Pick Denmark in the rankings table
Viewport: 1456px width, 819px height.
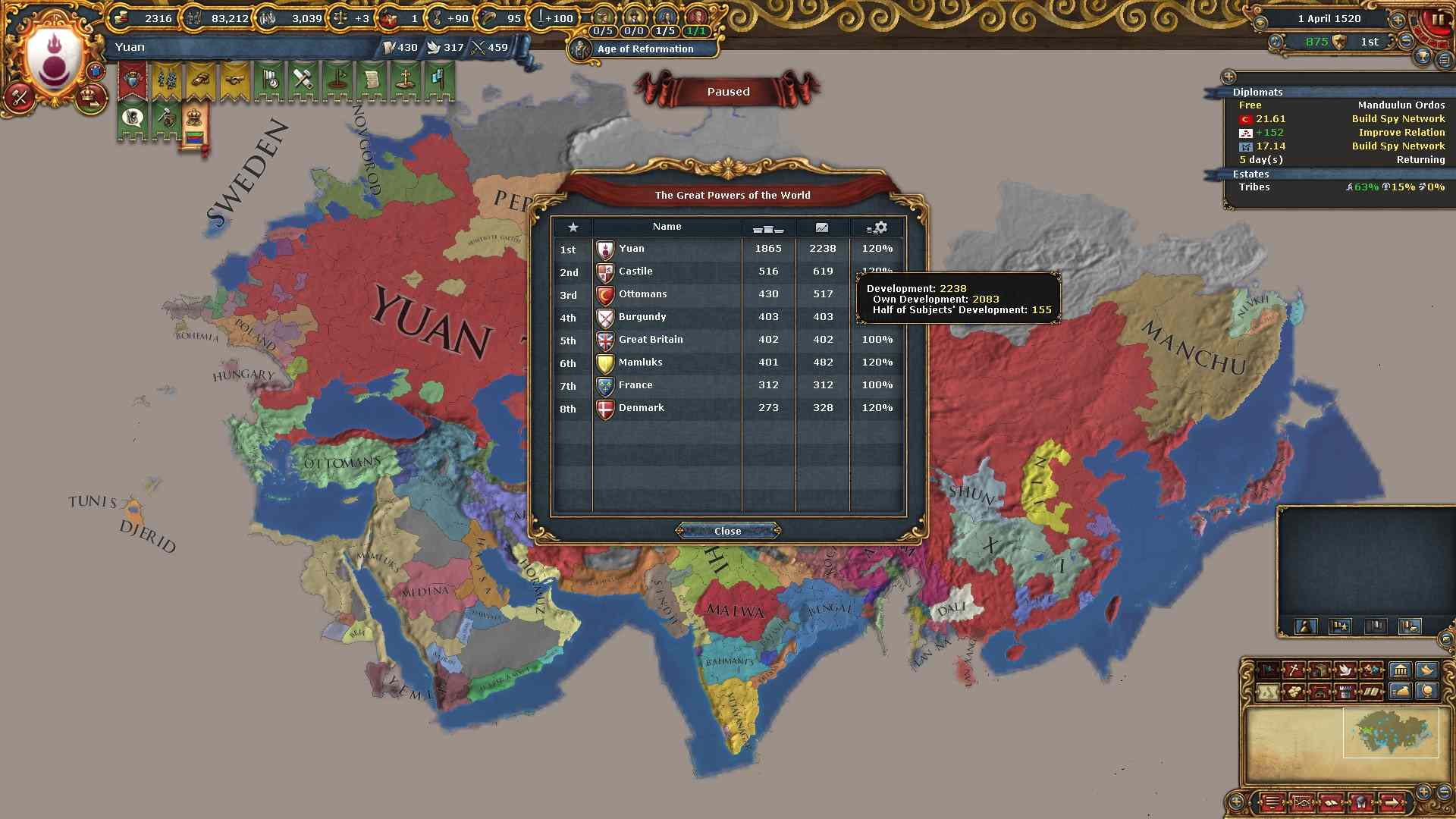click(641, 408)
